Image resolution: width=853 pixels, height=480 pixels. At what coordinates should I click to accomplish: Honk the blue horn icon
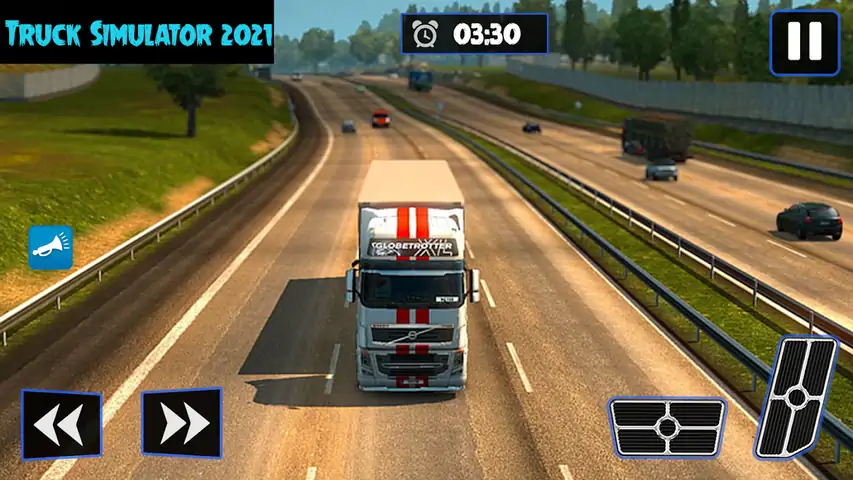click(51, 247)
